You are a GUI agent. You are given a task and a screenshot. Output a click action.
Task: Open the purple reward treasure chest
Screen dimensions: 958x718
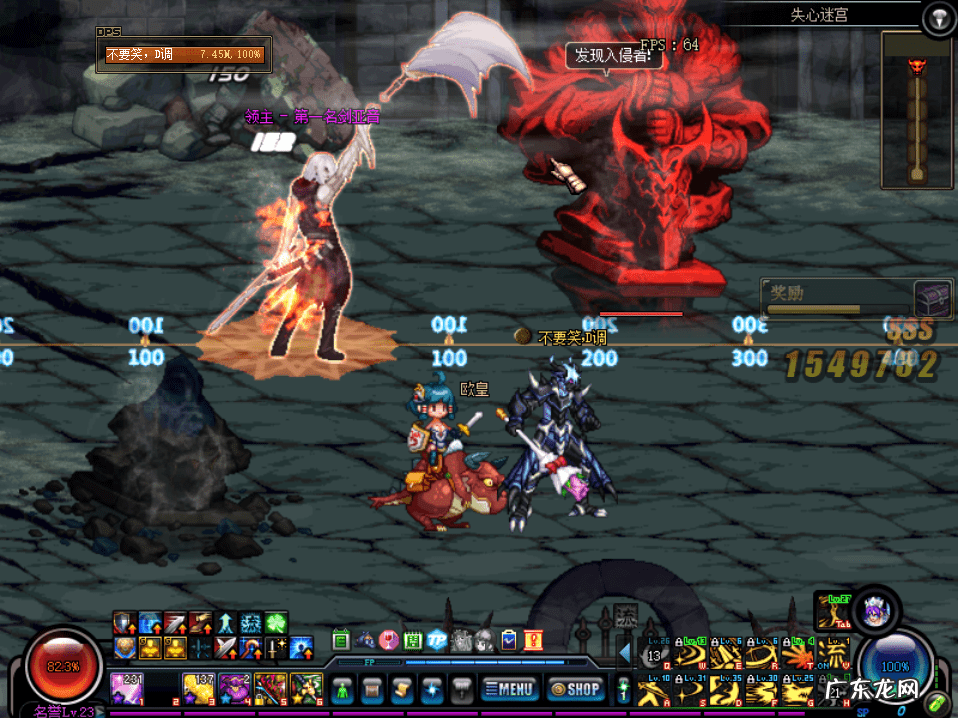931,298
